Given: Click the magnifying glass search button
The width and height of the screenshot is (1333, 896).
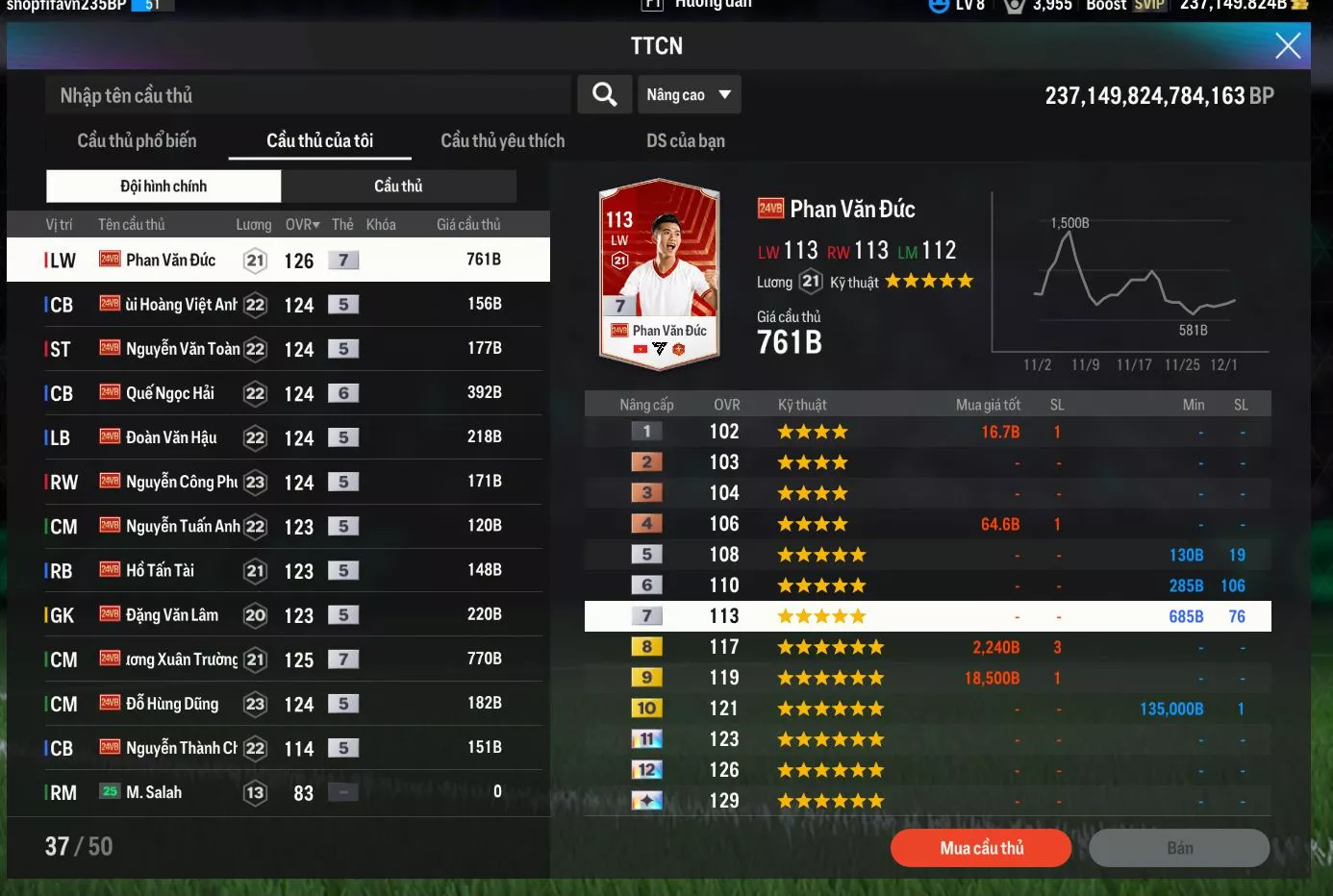Looking at the screenshot, I should 604,94.
